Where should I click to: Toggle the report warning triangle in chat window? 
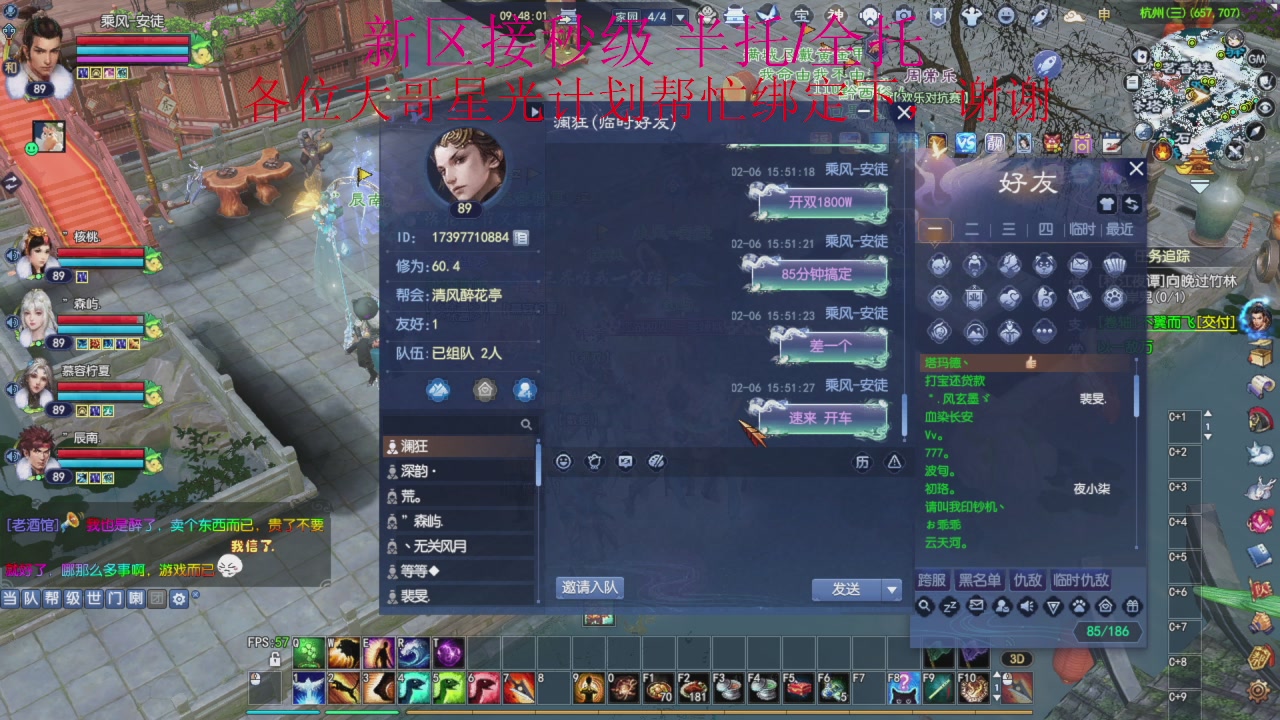pyautogui.click(x=893, y=461)
